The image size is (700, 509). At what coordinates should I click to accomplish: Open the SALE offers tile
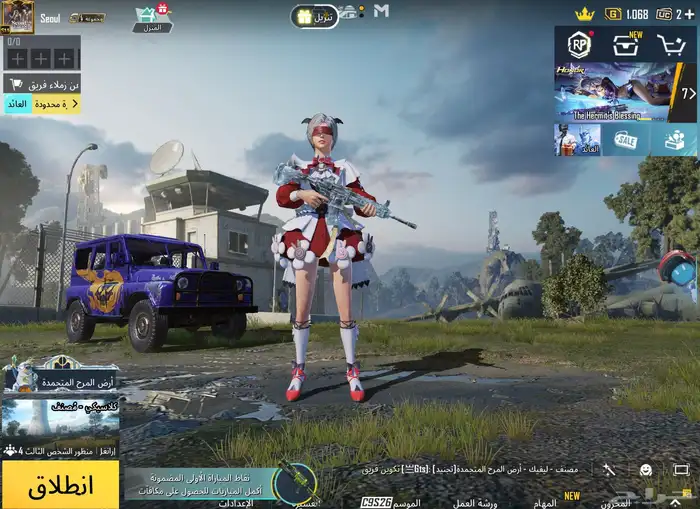click(626, 140)
